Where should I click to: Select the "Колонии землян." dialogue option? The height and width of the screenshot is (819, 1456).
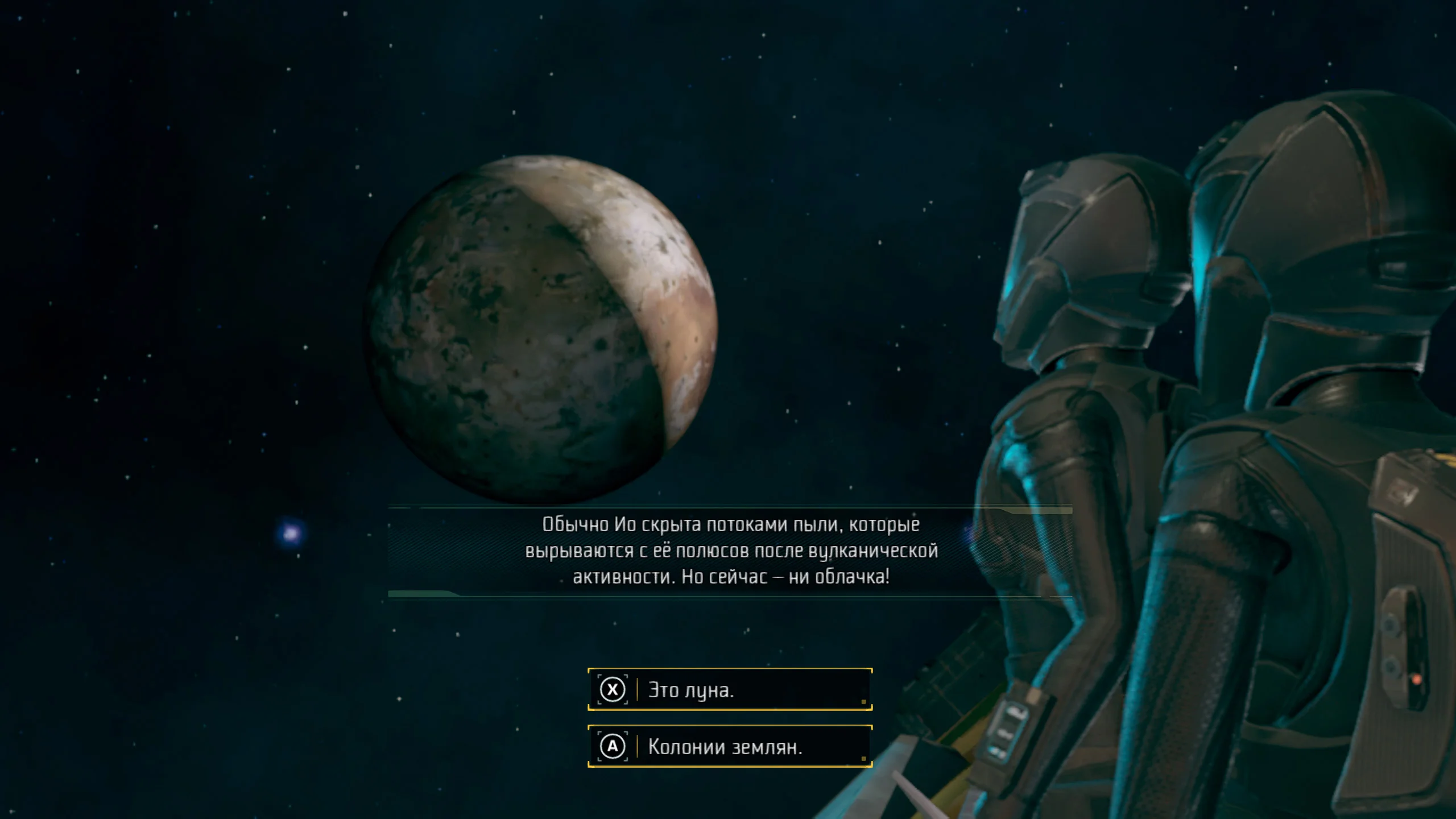[x=730, y=747]
